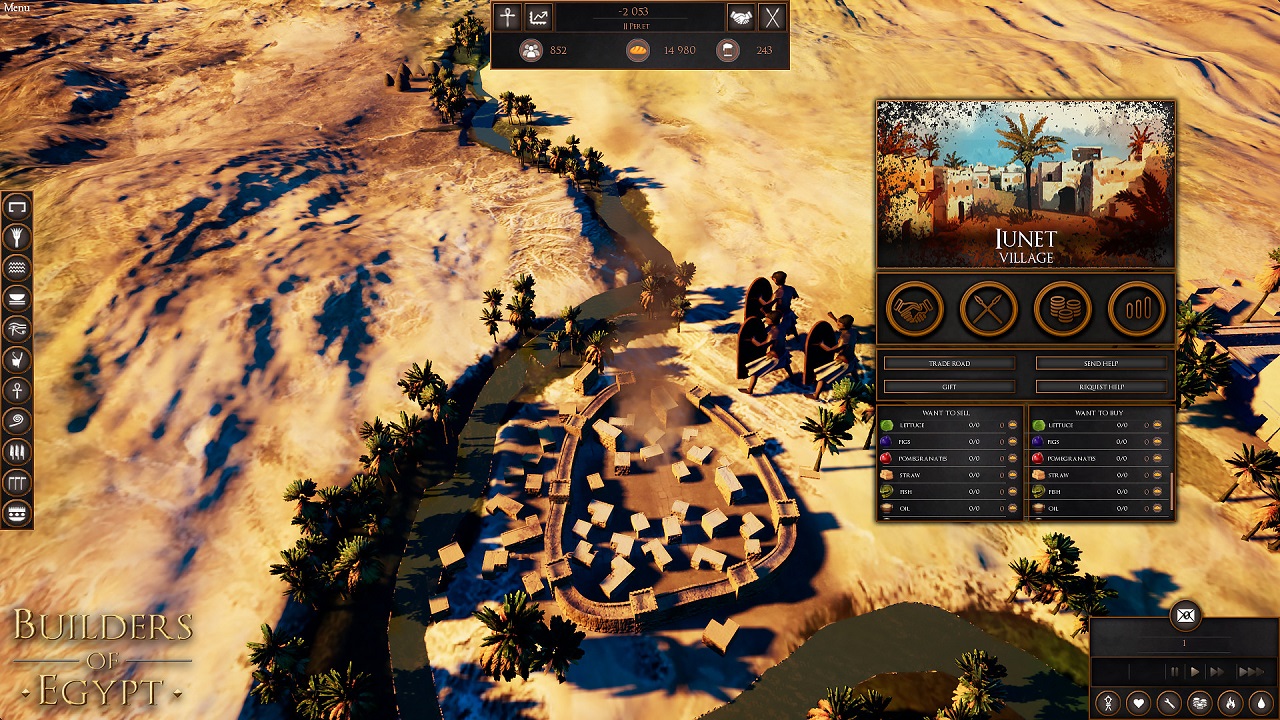This screenshot has width=1280, height=720.
Task: Select the round handshake button for Iunet
Action: [x=914, y=310]
